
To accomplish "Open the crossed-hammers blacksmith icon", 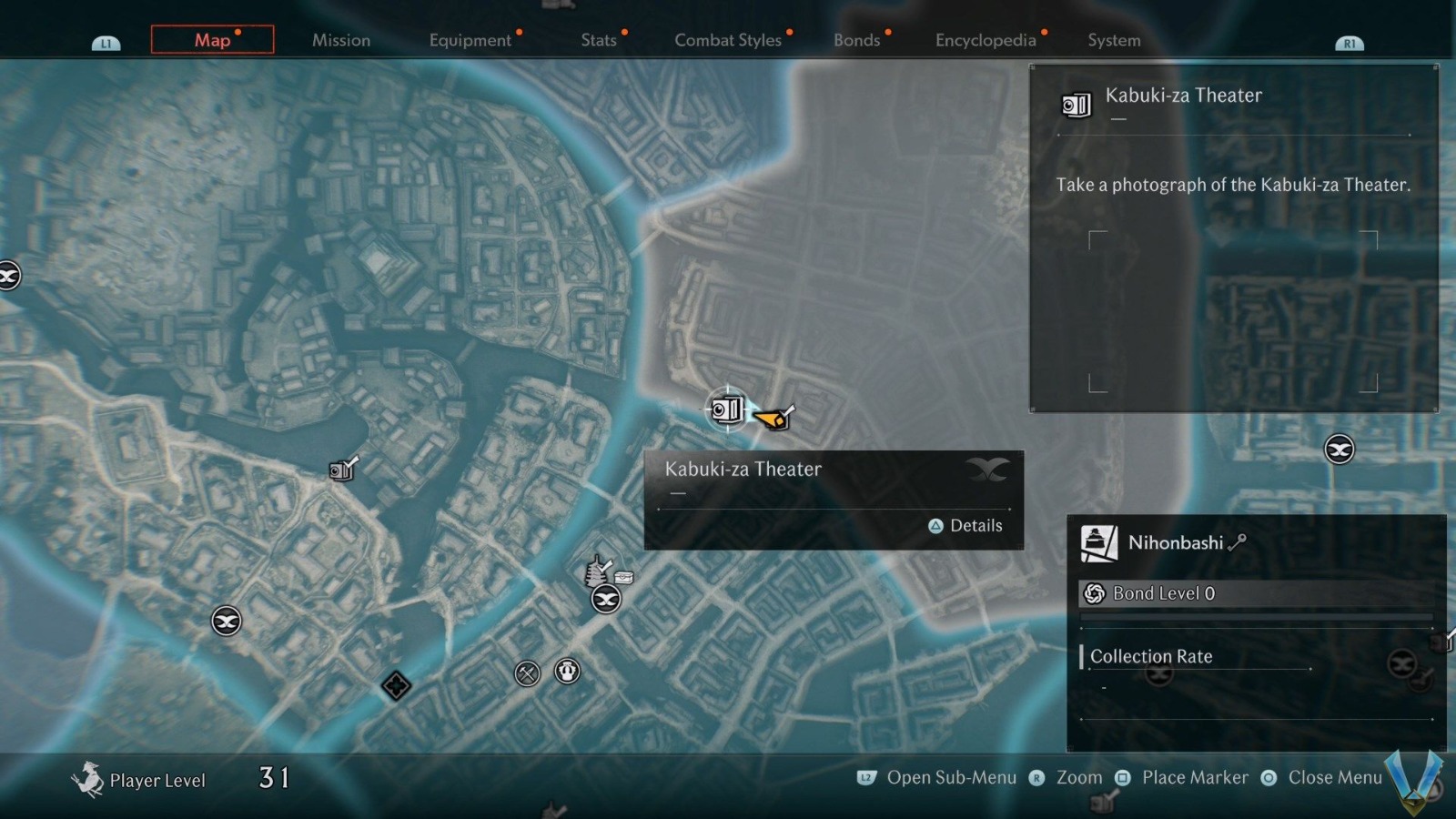I will click(526, 673).
